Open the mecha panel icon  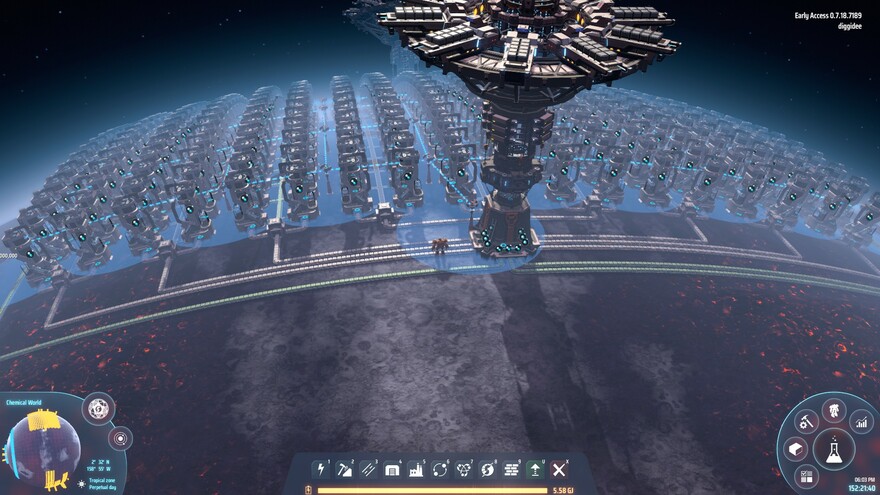833,410
